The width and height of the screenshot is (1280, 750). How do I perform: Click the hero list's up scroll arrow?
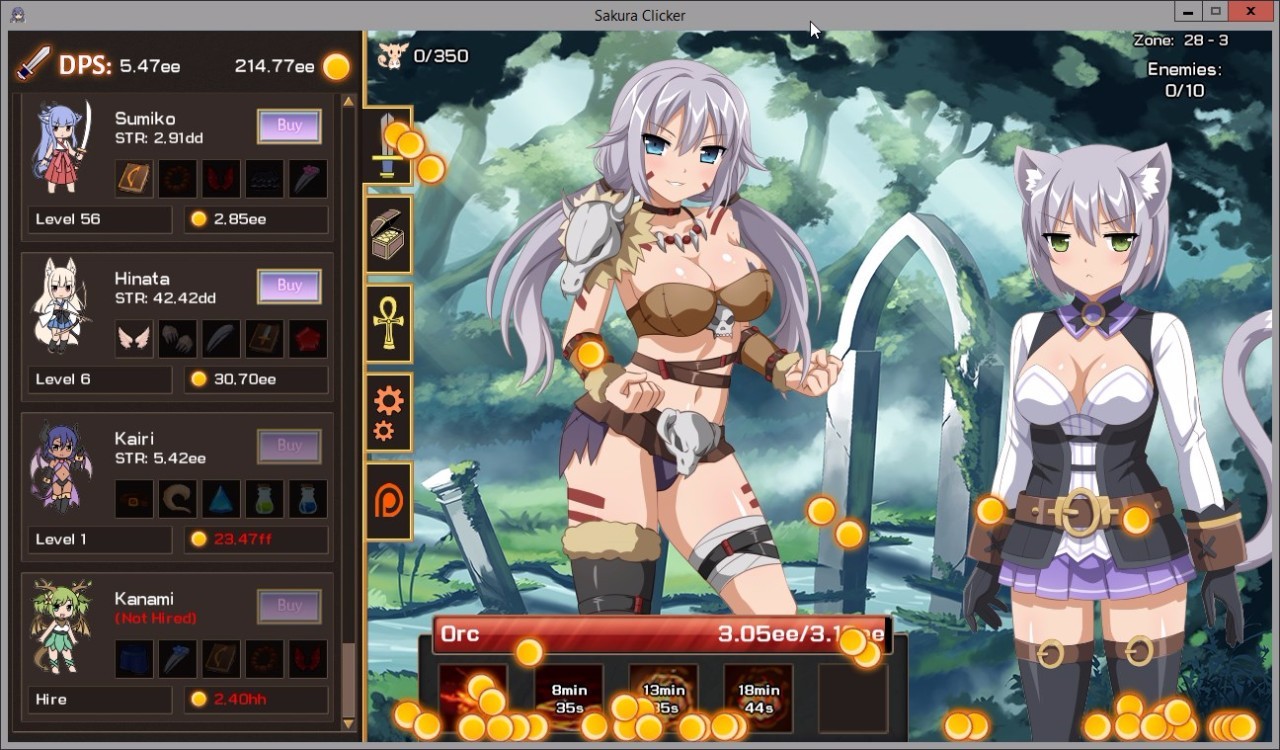(x=348, y=101)
